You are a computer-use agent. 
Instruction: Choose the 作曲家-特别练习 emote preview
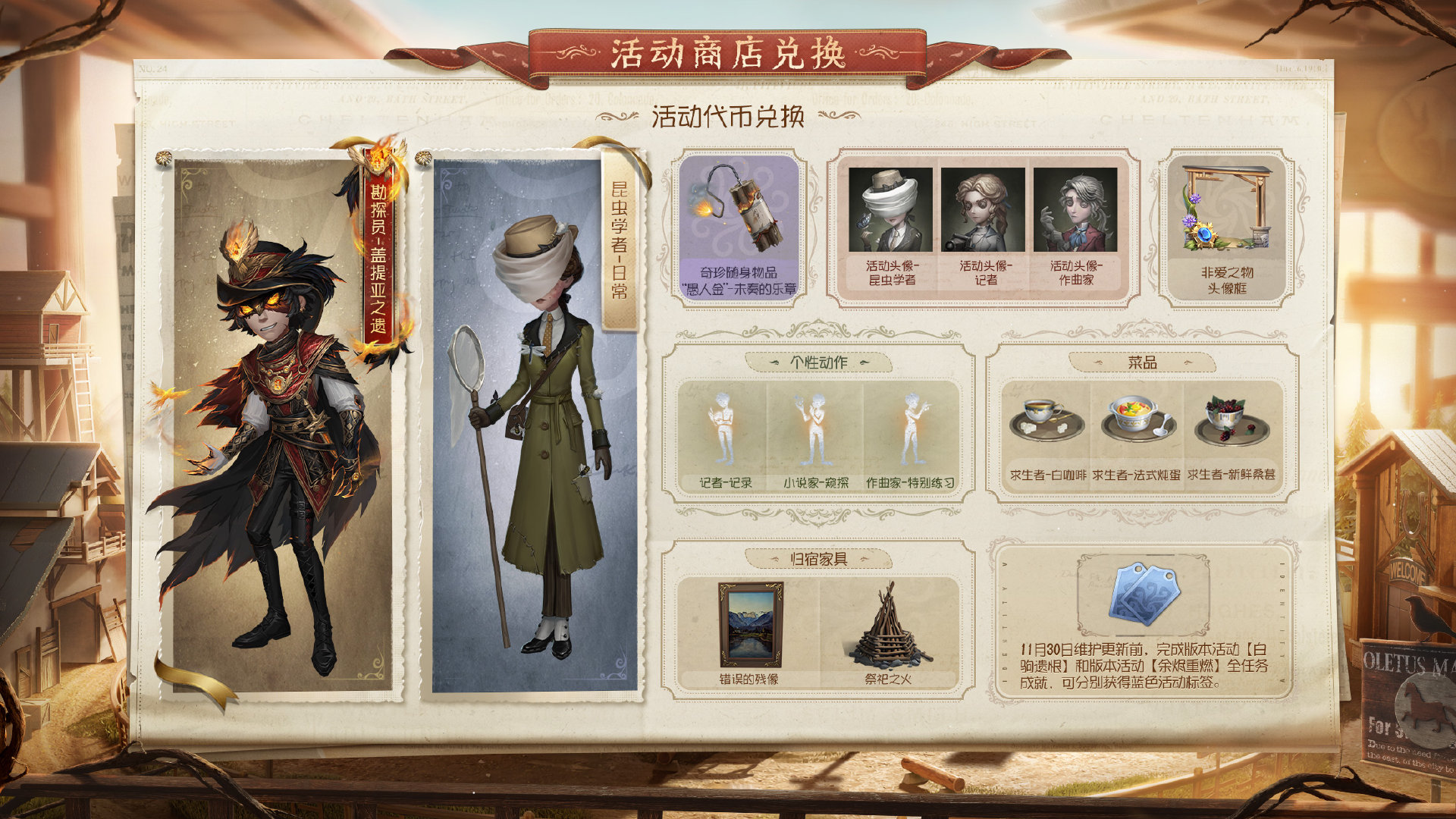(x=914, y=428)
